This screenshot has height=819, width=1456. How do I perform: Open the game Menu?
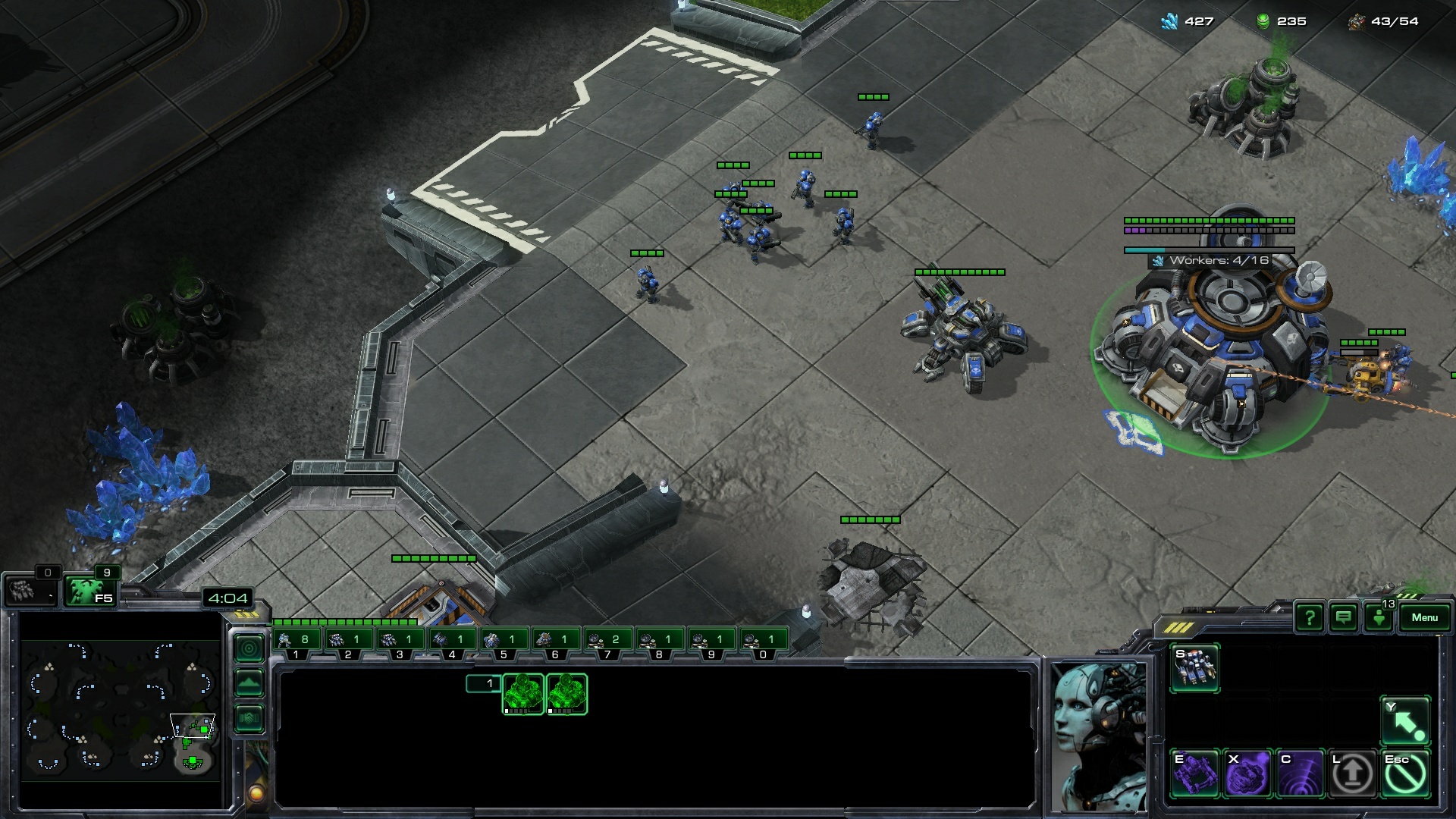(1424, 617)
